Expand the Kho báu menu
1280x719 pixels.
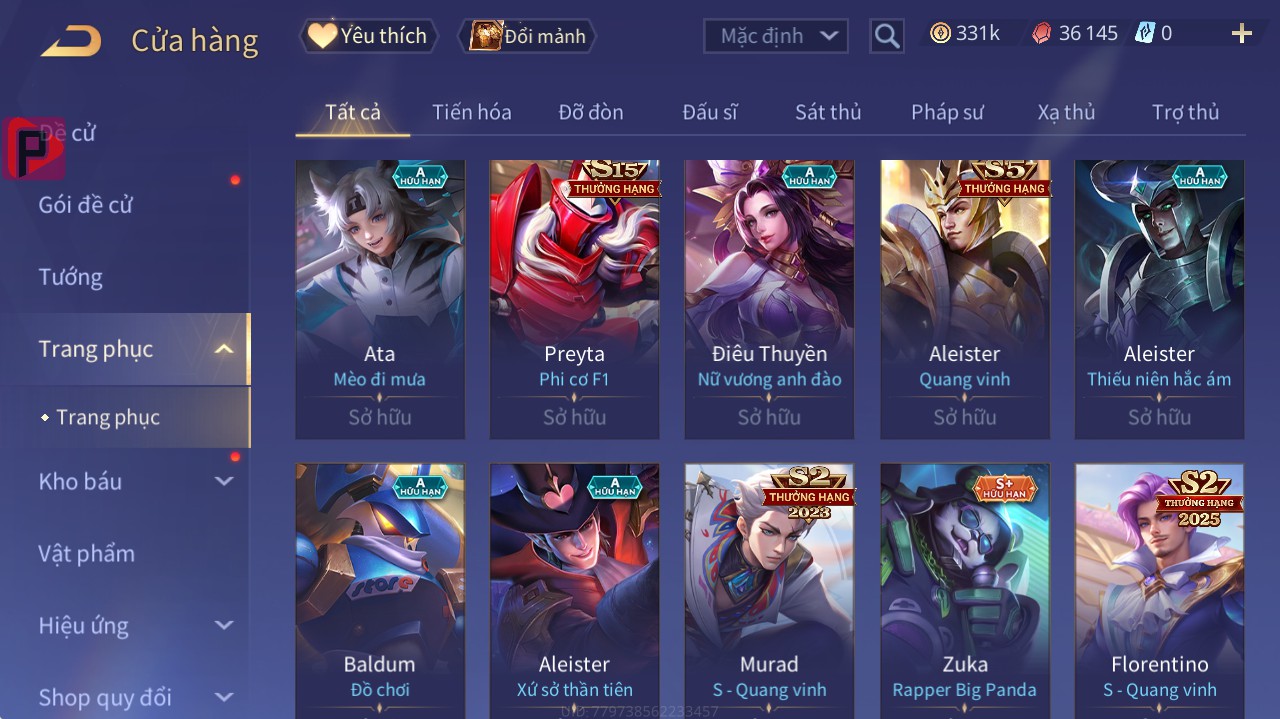(224, 481)
